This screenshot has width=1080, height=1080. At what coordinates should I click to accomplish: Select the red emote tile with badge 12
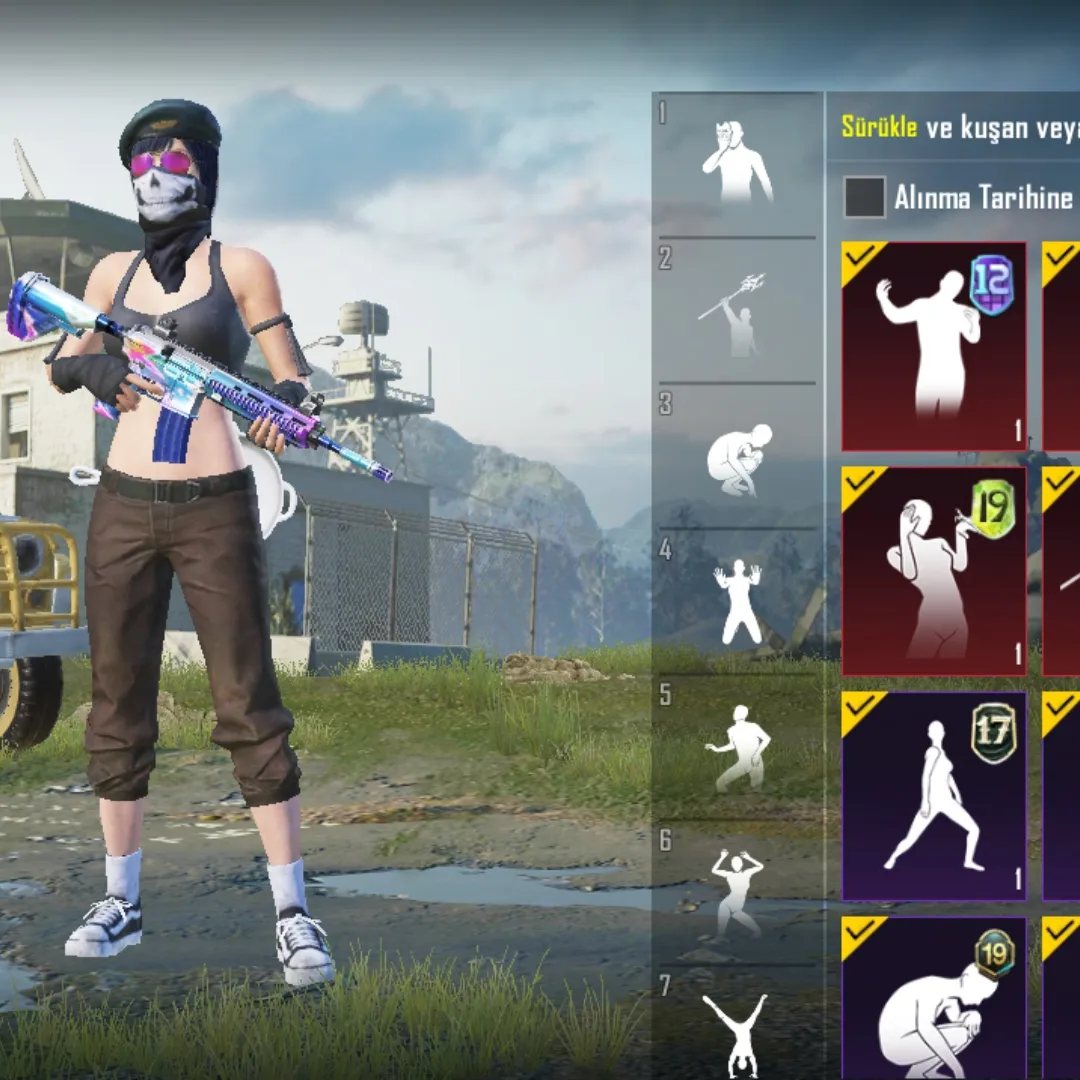tap(934, 346)
